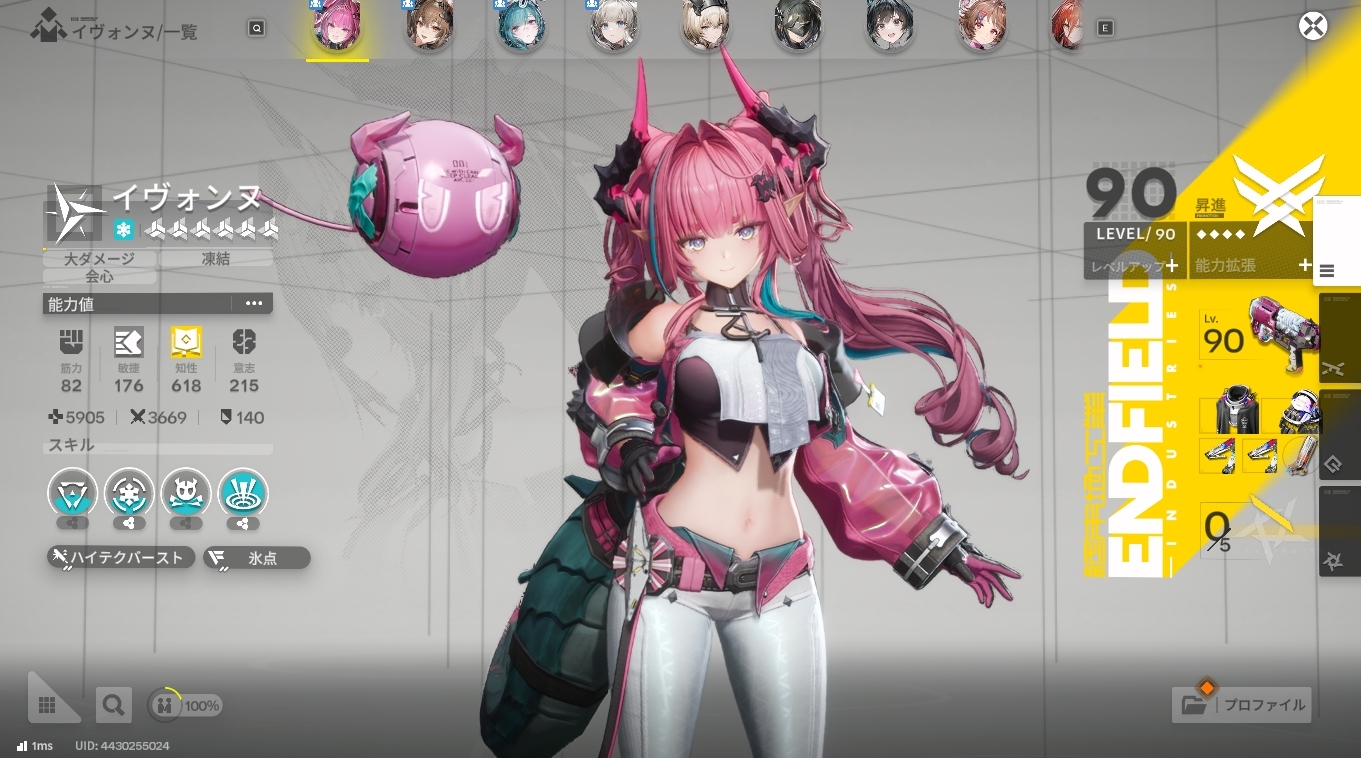Choose the black-haired operator with green accents

point(797,27)
